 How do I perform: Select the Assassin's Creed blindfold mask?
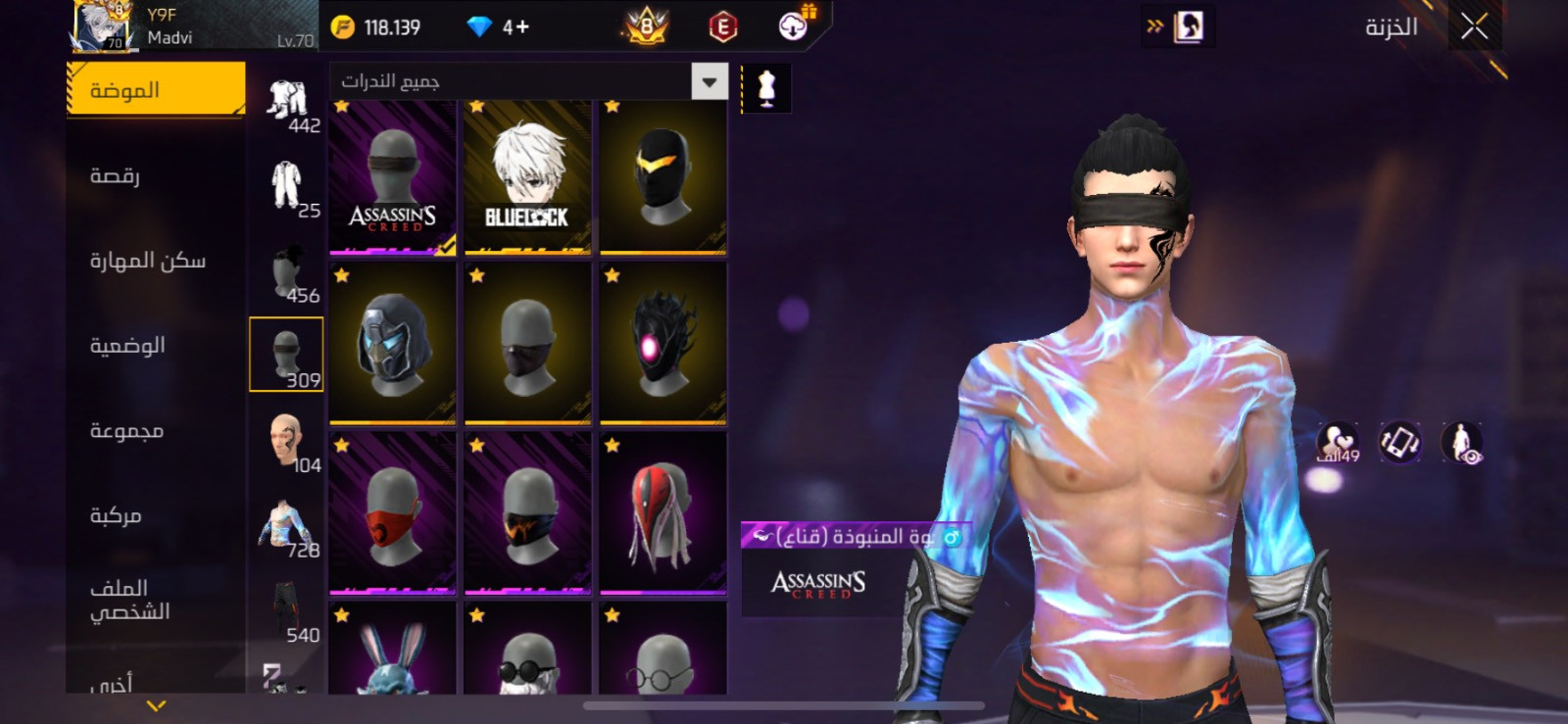pos(392,177)
